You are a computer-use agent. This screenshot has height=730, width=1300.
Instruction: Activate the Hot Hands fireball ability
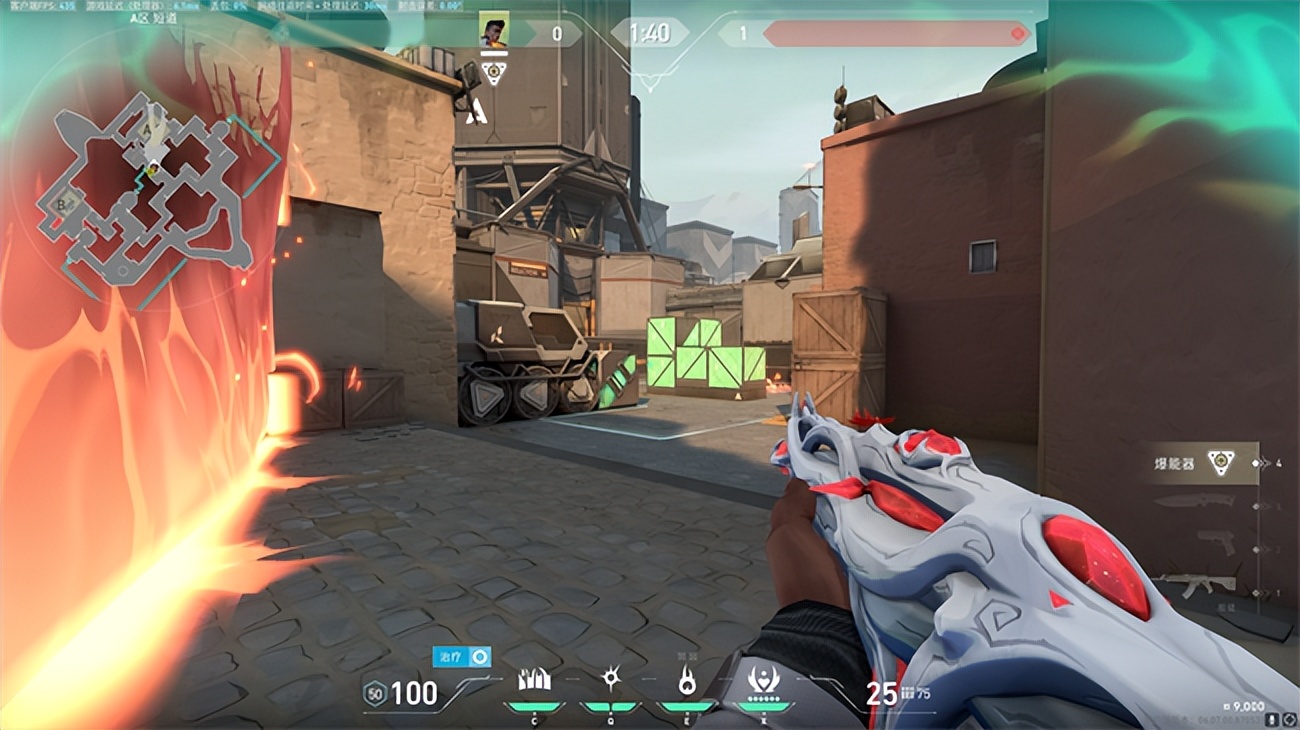pos(687,681)
